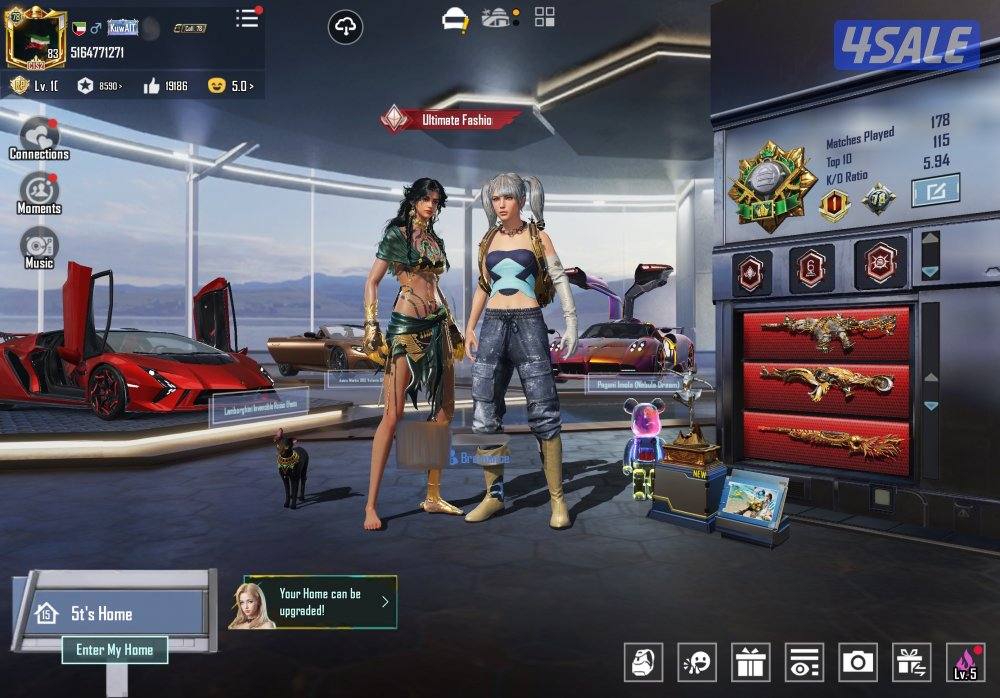
Task: Show the likes count with thumbs-up
Action: (x=166, y=86)
